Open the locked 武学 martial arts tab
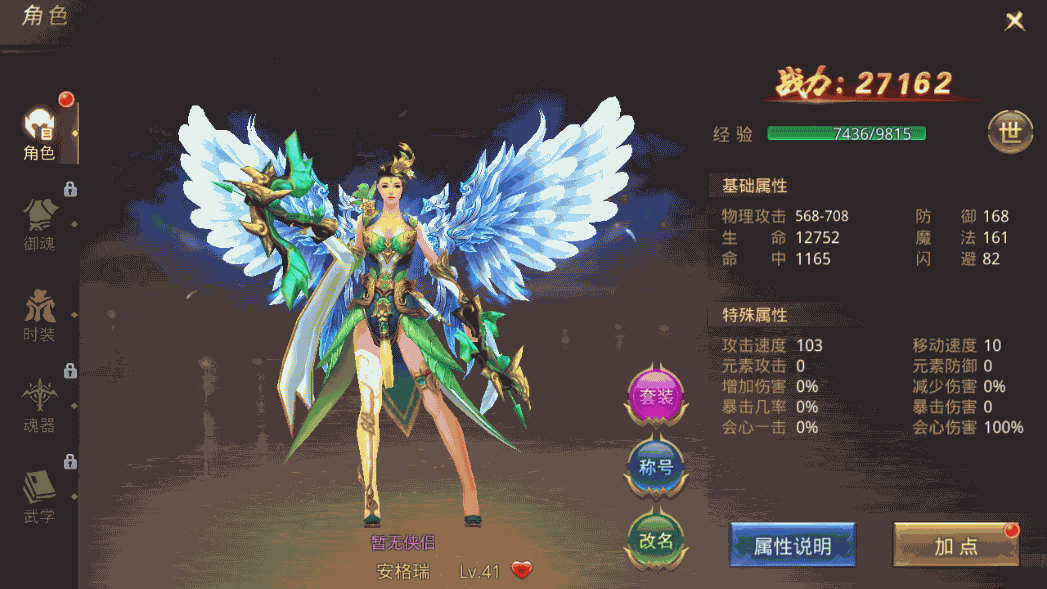This screenshot has width=1047, height=589. point(40,495)
